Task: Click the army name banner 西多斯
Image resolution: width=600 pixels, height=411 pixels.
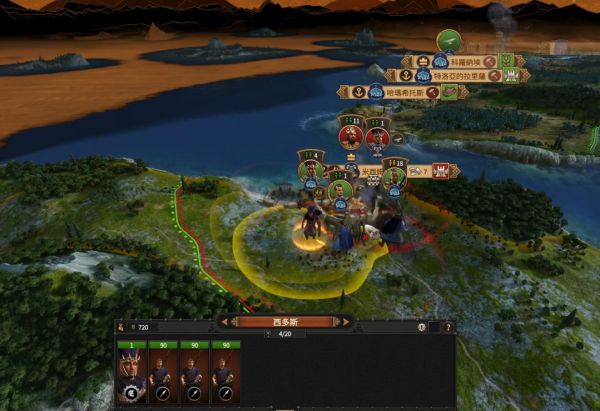Action: (286, 322)
